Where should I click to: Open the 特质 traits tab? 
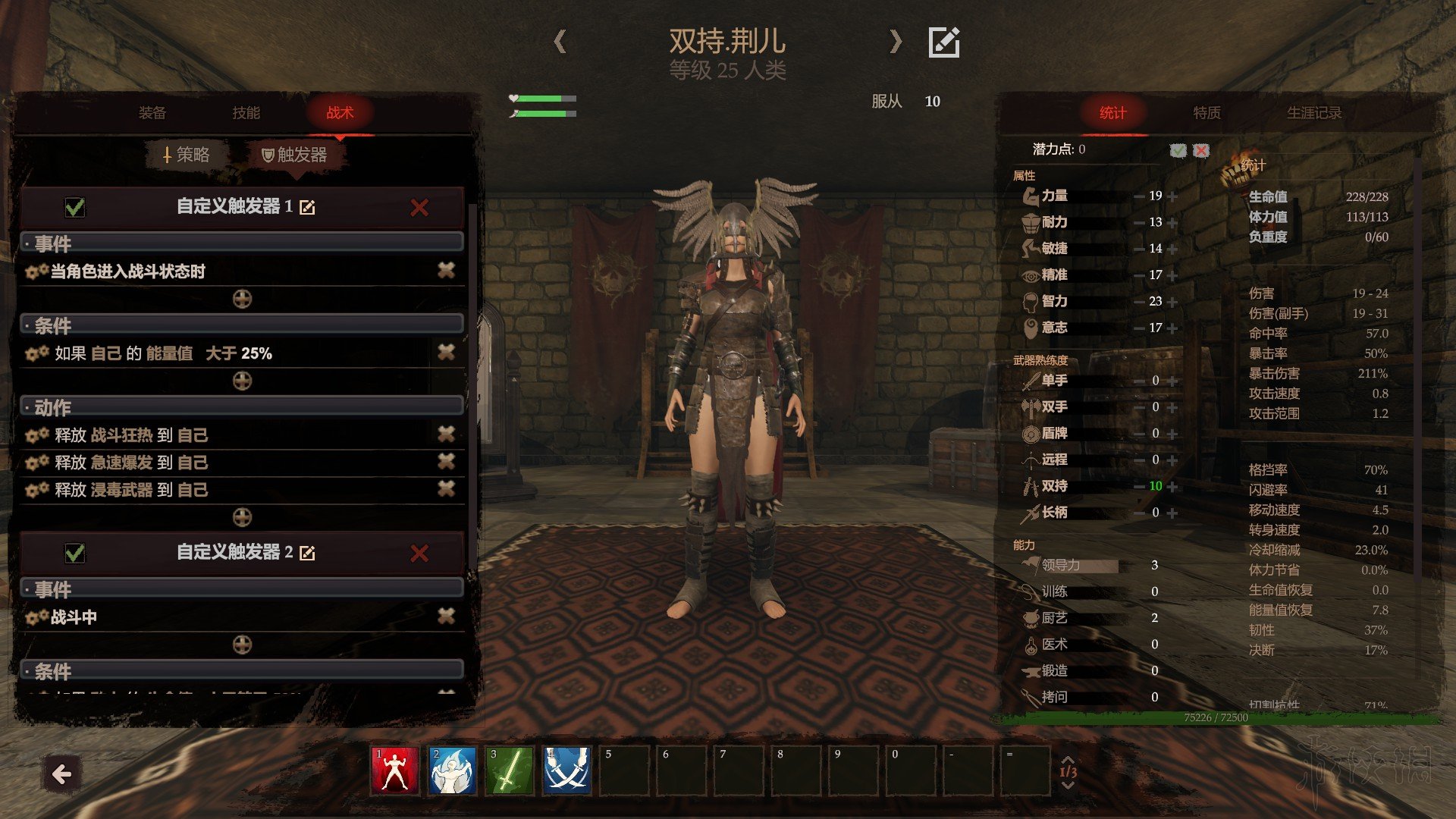1207,113
